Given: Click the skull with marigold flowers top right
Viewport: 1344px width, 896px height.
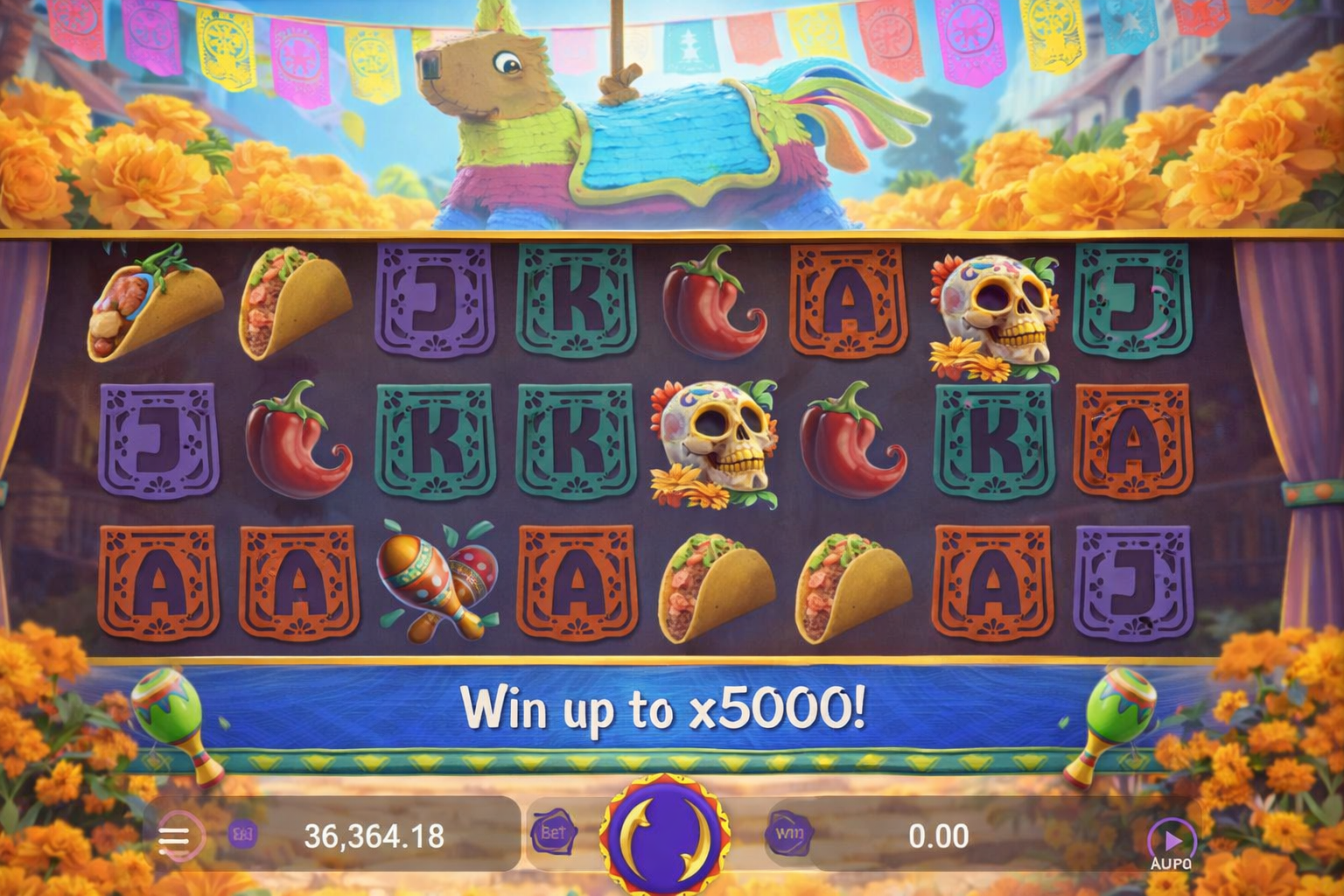Looking at the screenshot, I should click(x=993, y=311).
